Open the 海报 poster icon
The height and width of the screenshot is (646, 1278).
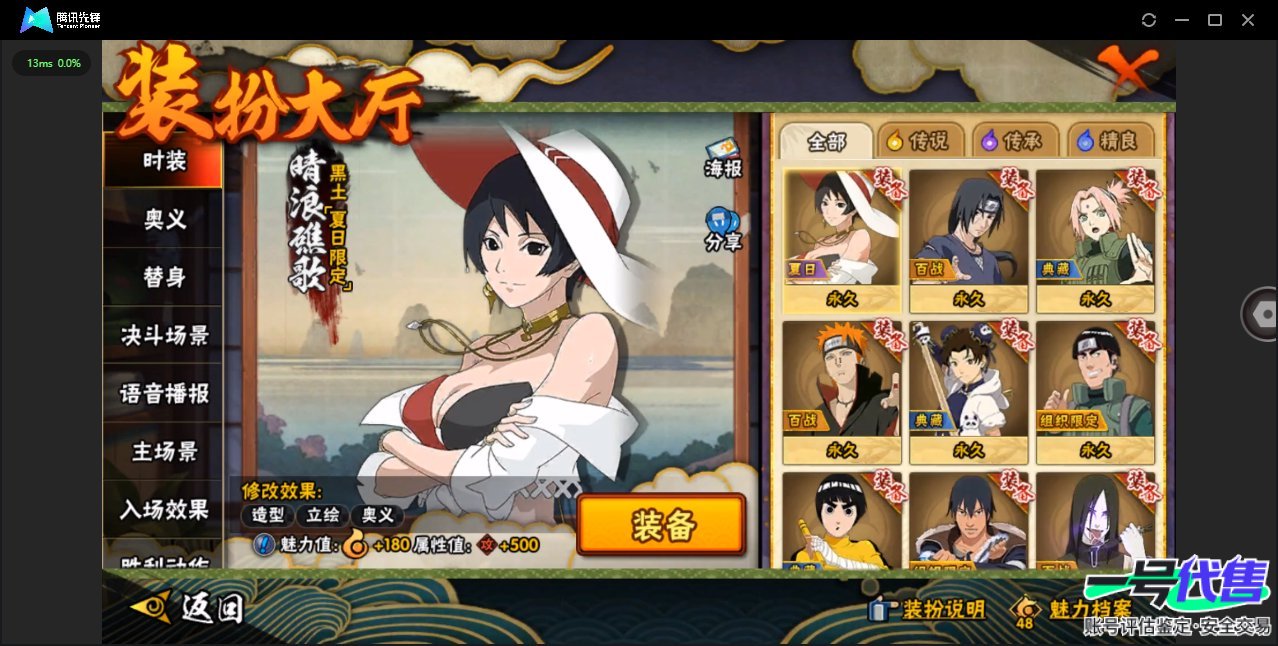pos(723,159)
